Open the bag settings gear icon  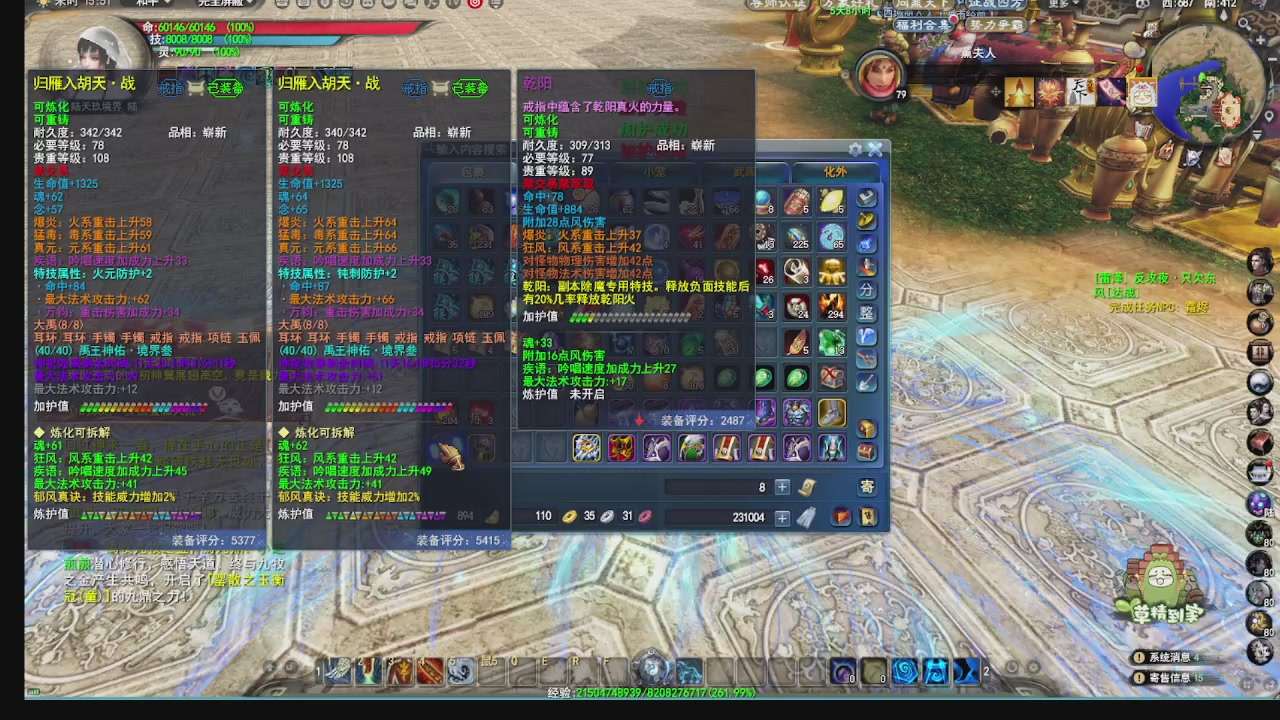[855, 149]
